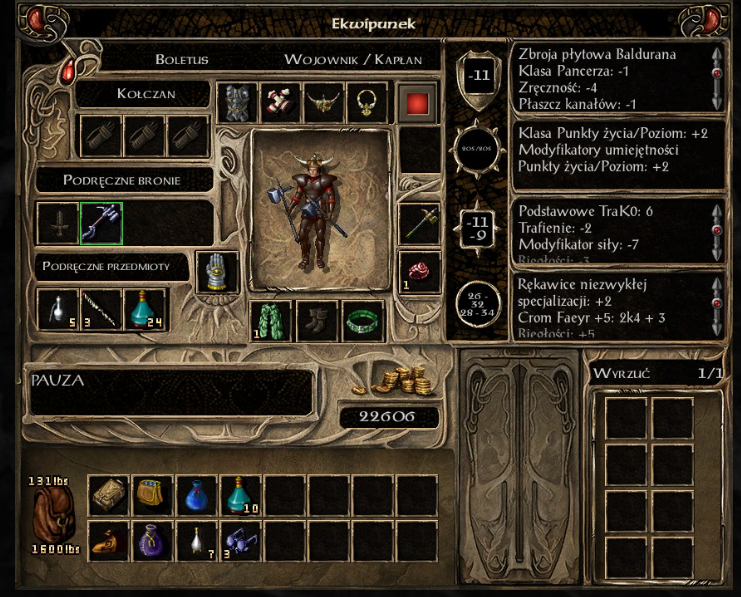Select the gold amulet slot

pyautogui.click(x=366, y=103)
